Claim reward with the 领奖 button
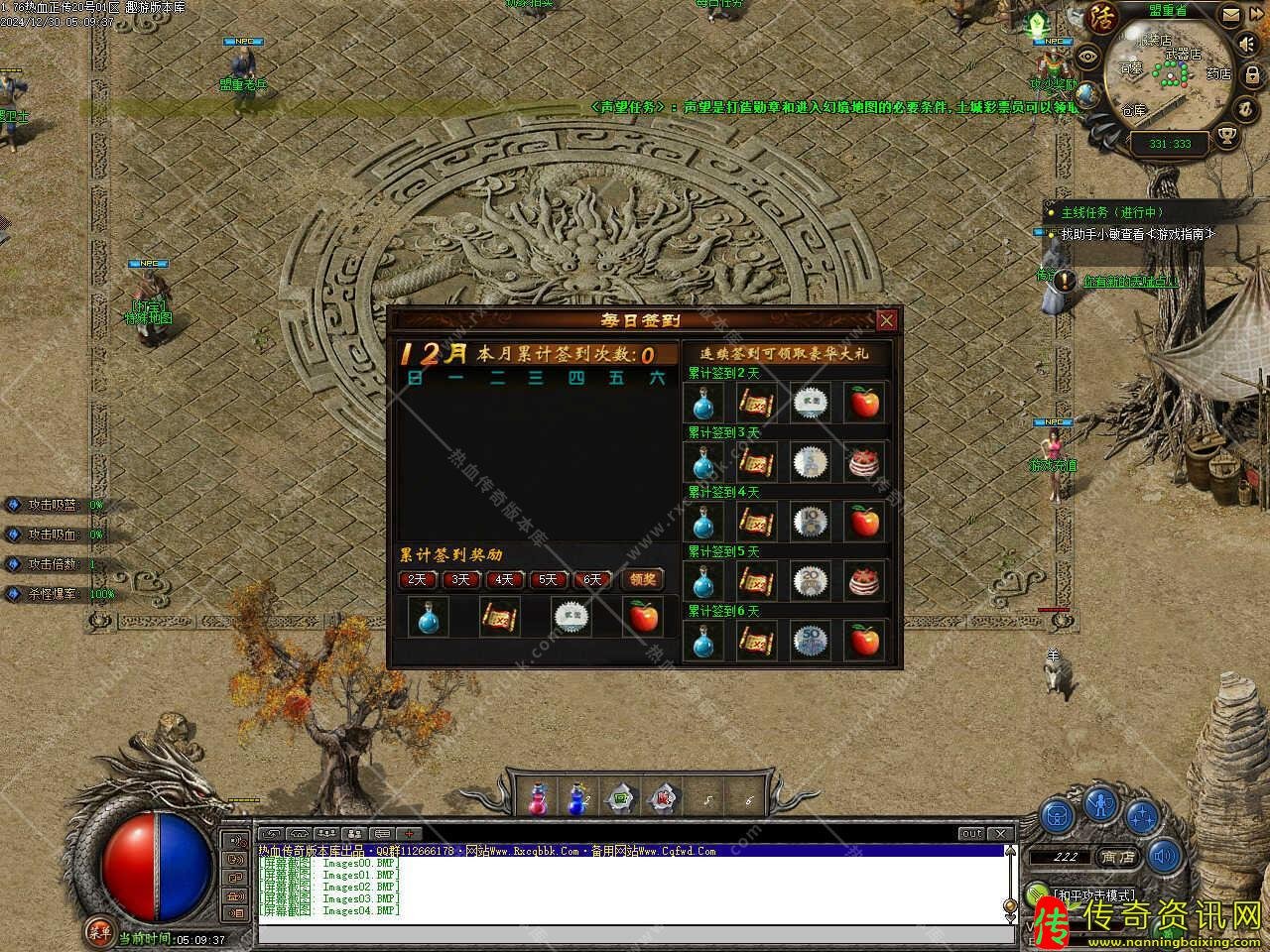1270x952 pixels. 643,579
